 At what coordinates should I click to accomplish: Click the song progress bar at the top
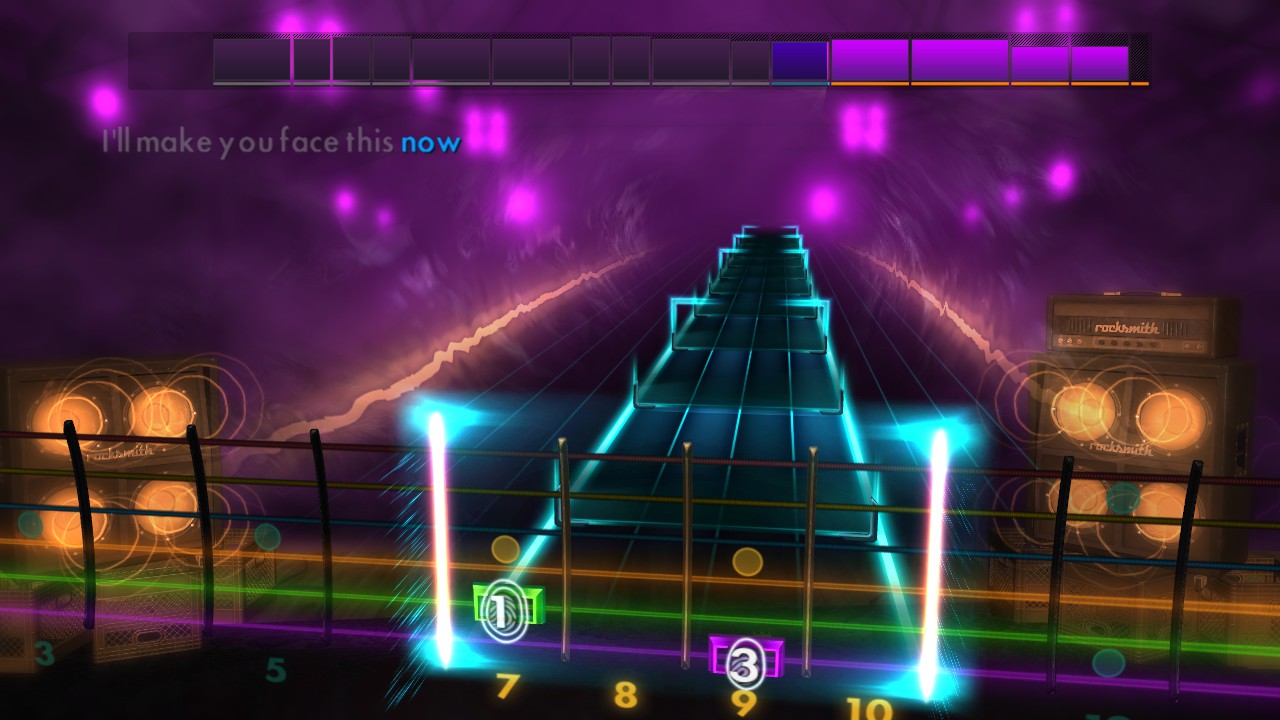coord(640,60)
